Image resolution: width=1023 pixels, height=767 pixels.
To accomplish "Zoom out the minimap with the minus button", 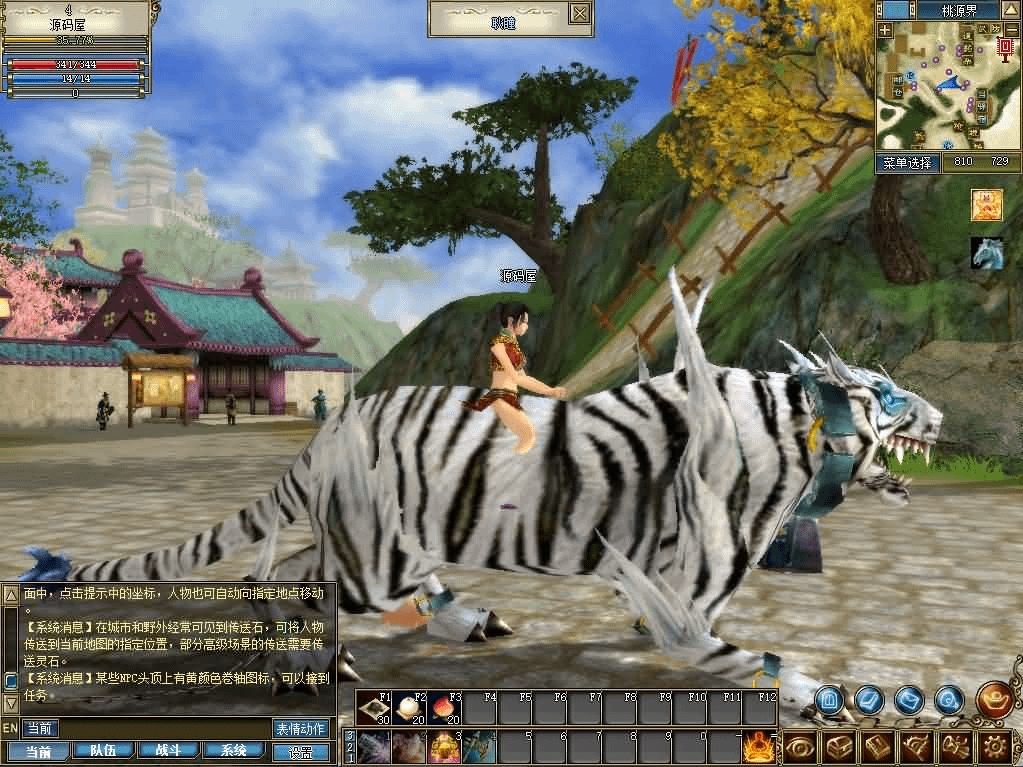I will coord(1011,30).
